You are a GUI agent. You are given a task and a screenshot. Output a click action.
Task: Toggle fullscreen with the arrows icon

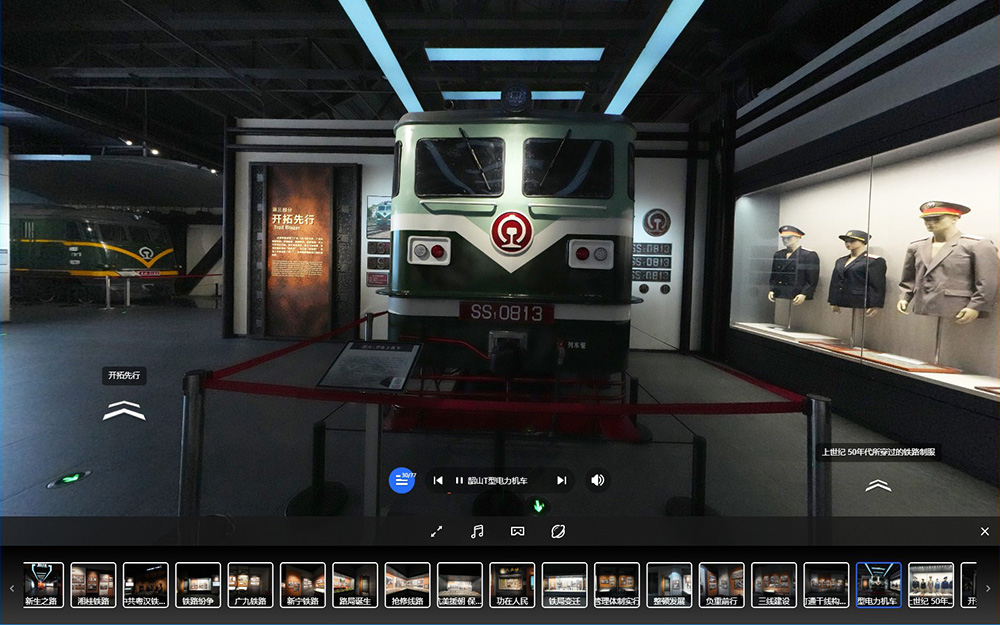pos(436,532)
